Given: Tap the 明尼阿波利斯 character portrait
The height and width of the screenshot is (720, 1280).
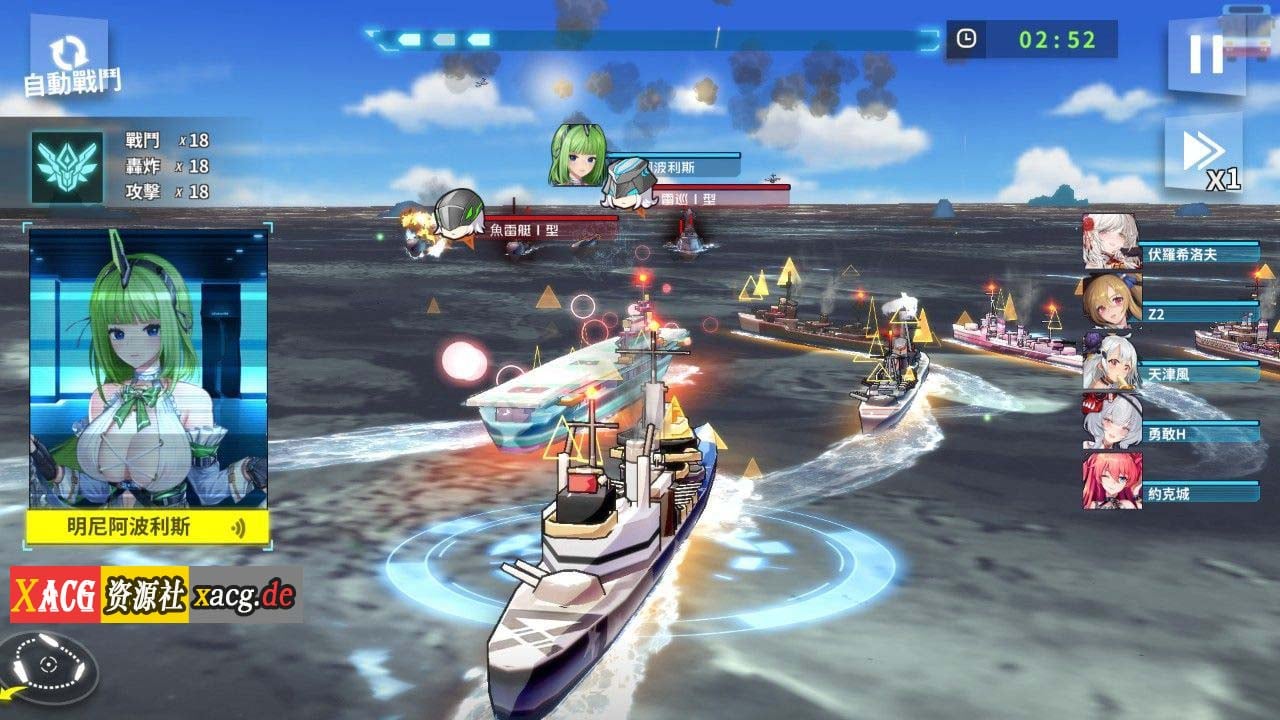Looking at the screenshot, I should pos(148,368).
